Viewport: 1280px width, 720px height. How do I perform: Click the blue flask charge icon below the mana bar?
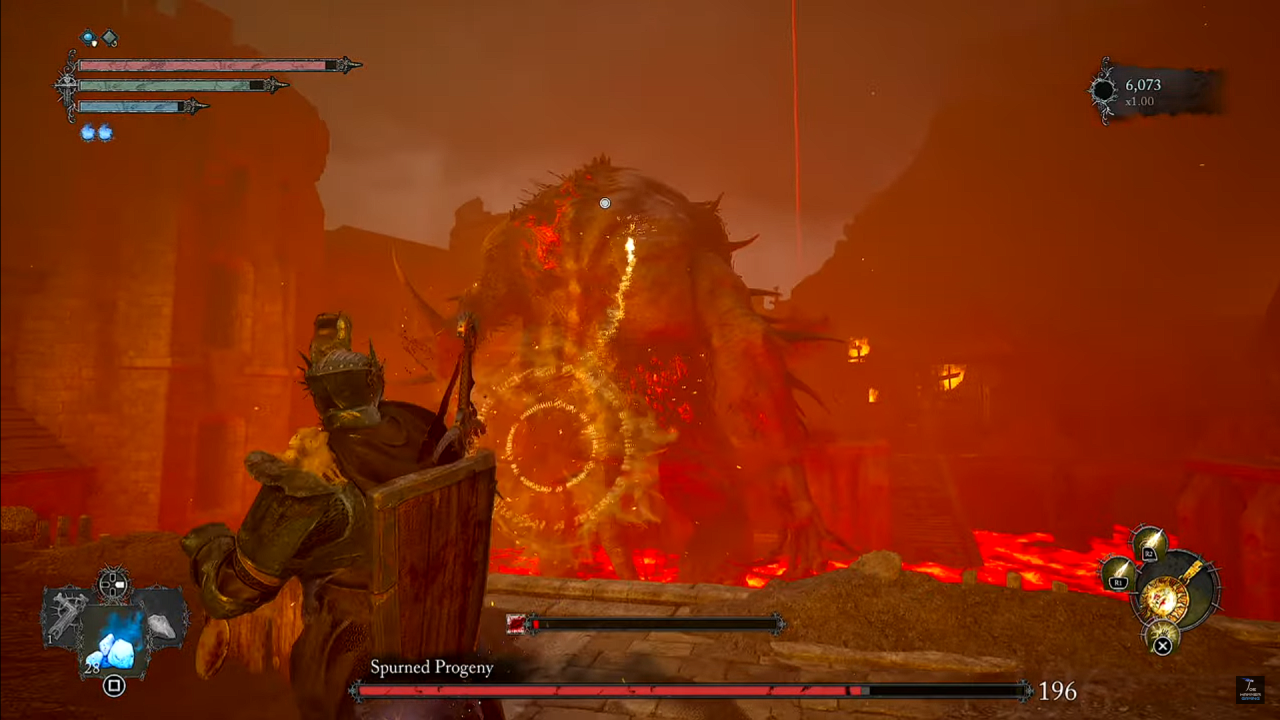(x=88, y=131)
